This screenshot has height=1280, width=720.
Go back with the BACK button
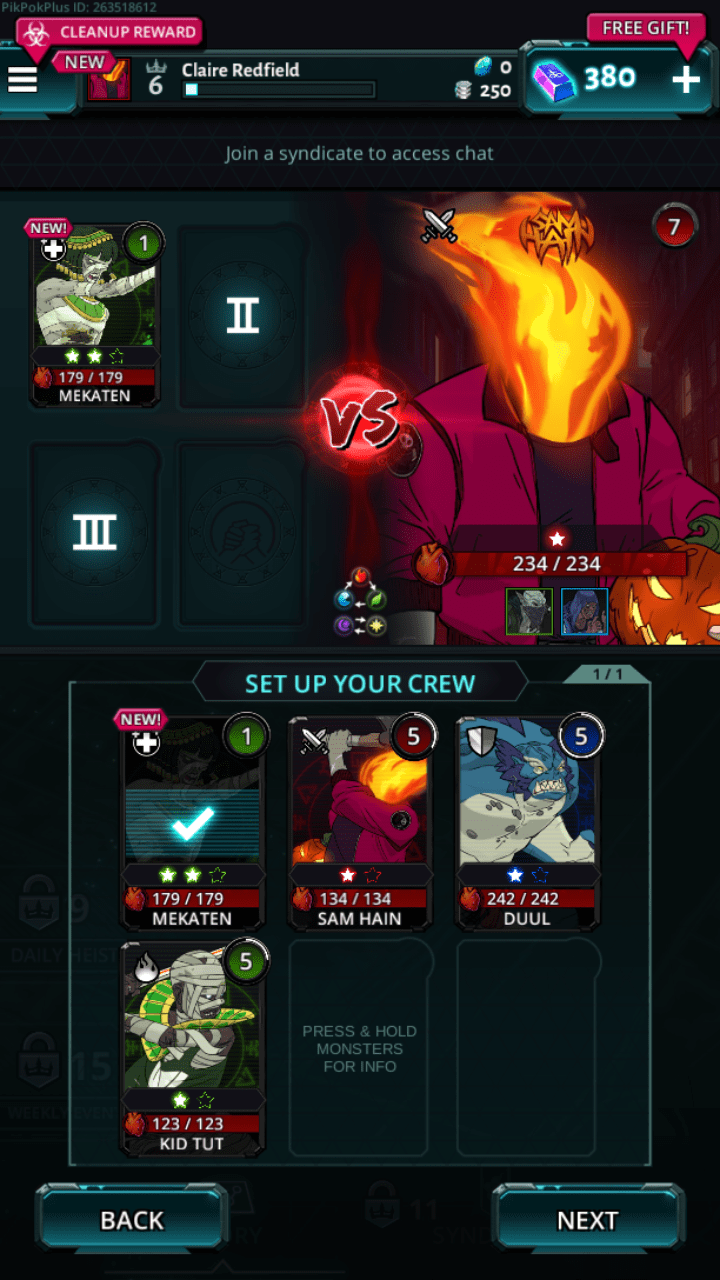click(x=132, y=1220)
